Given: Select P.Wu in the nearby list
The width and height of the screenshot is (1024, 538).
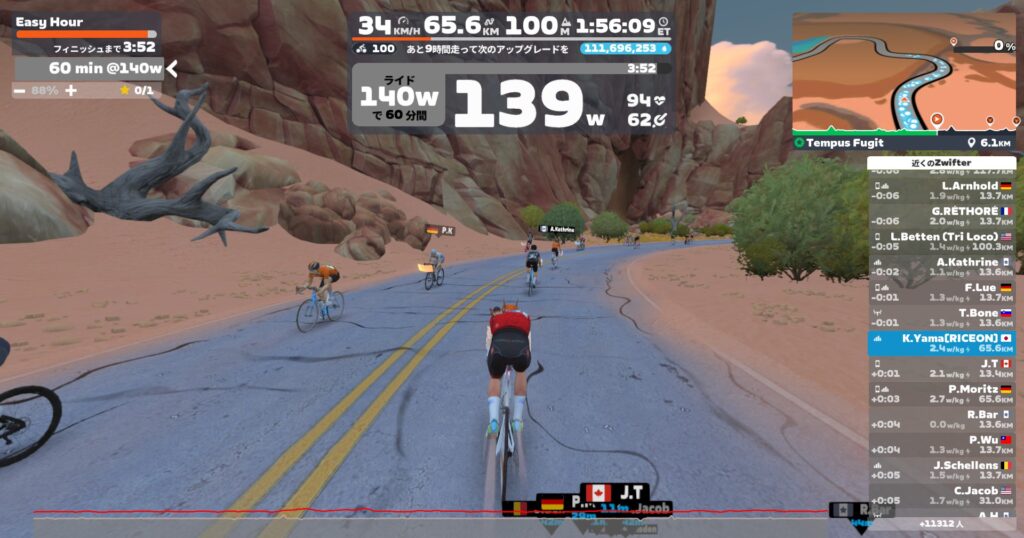Looking at the screenshot, I should 942,444.
